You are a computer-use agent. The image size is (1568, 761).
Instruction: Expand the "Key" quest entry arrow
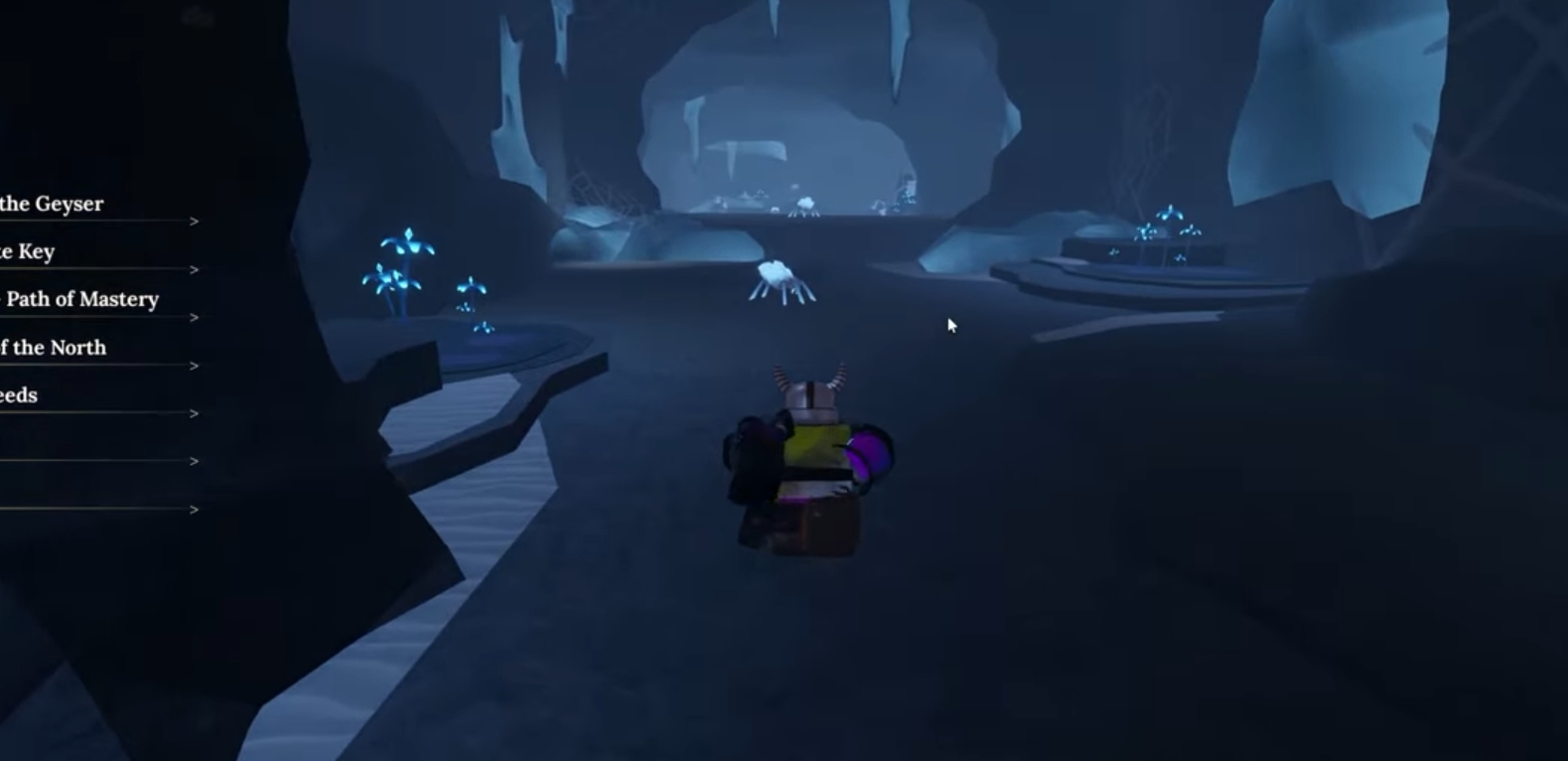click(194, 270)
